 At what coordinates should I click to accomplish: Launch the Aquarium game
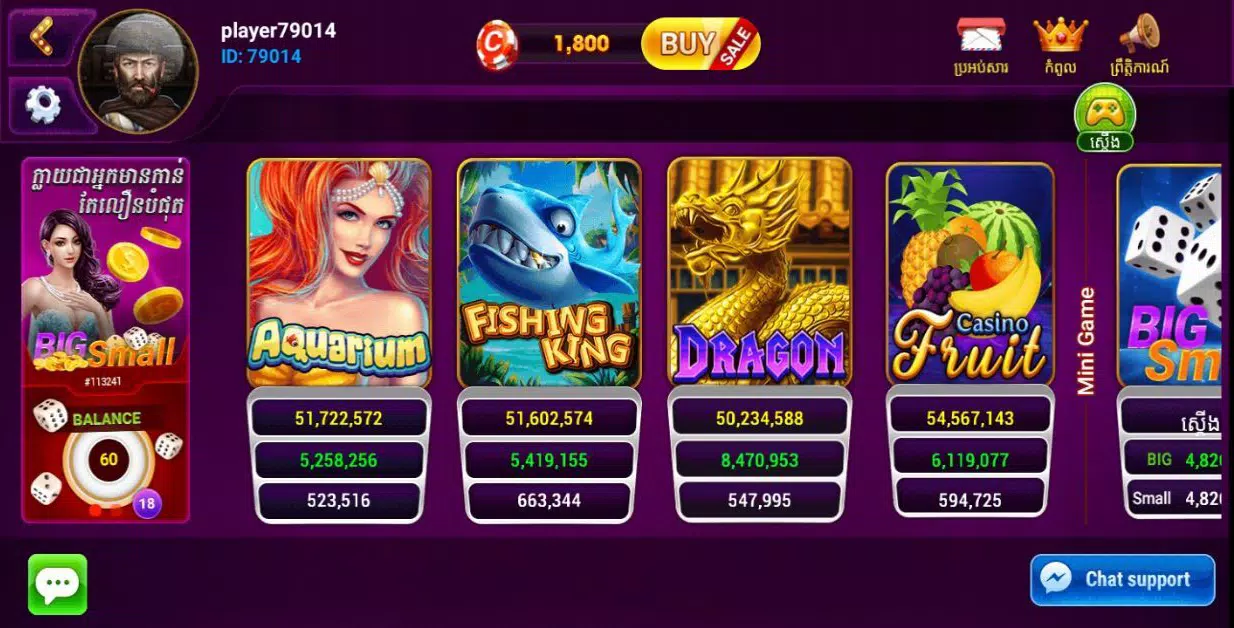[339, 273]
